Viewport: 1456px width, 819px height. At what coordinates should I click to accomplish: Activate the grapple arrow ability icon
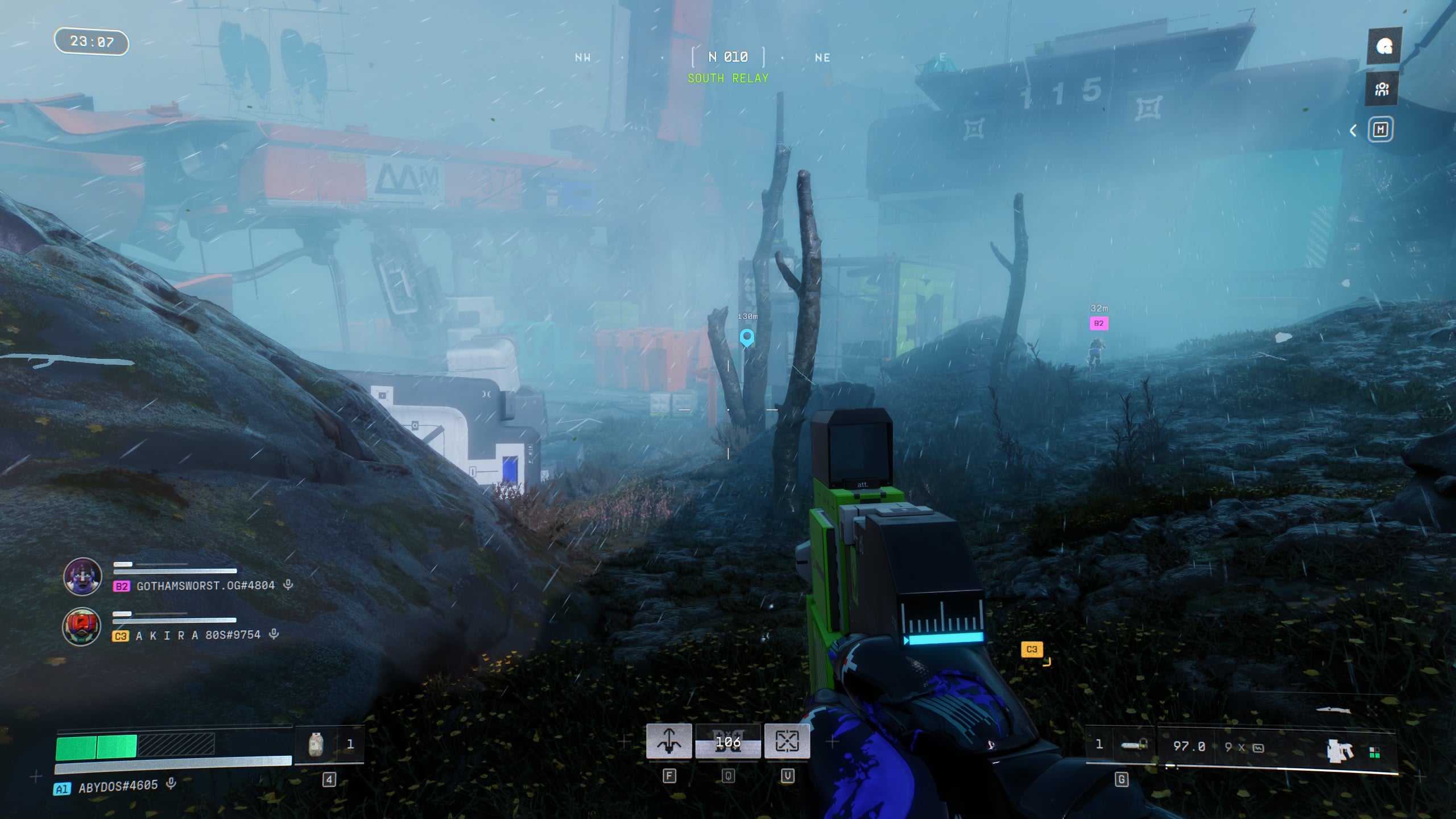tap(669, 741)
